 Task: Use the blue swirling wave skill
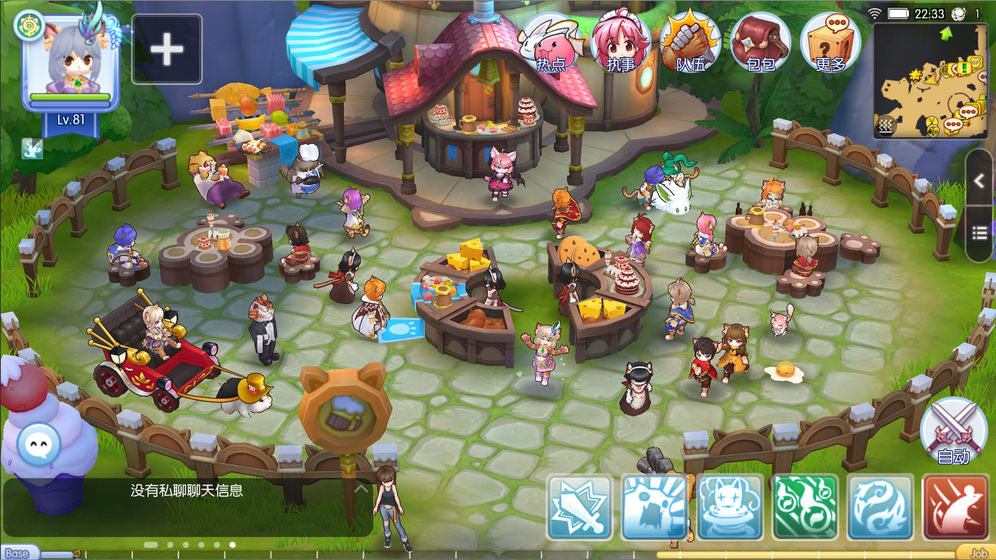pyautogui.click(x=880, y=507)
